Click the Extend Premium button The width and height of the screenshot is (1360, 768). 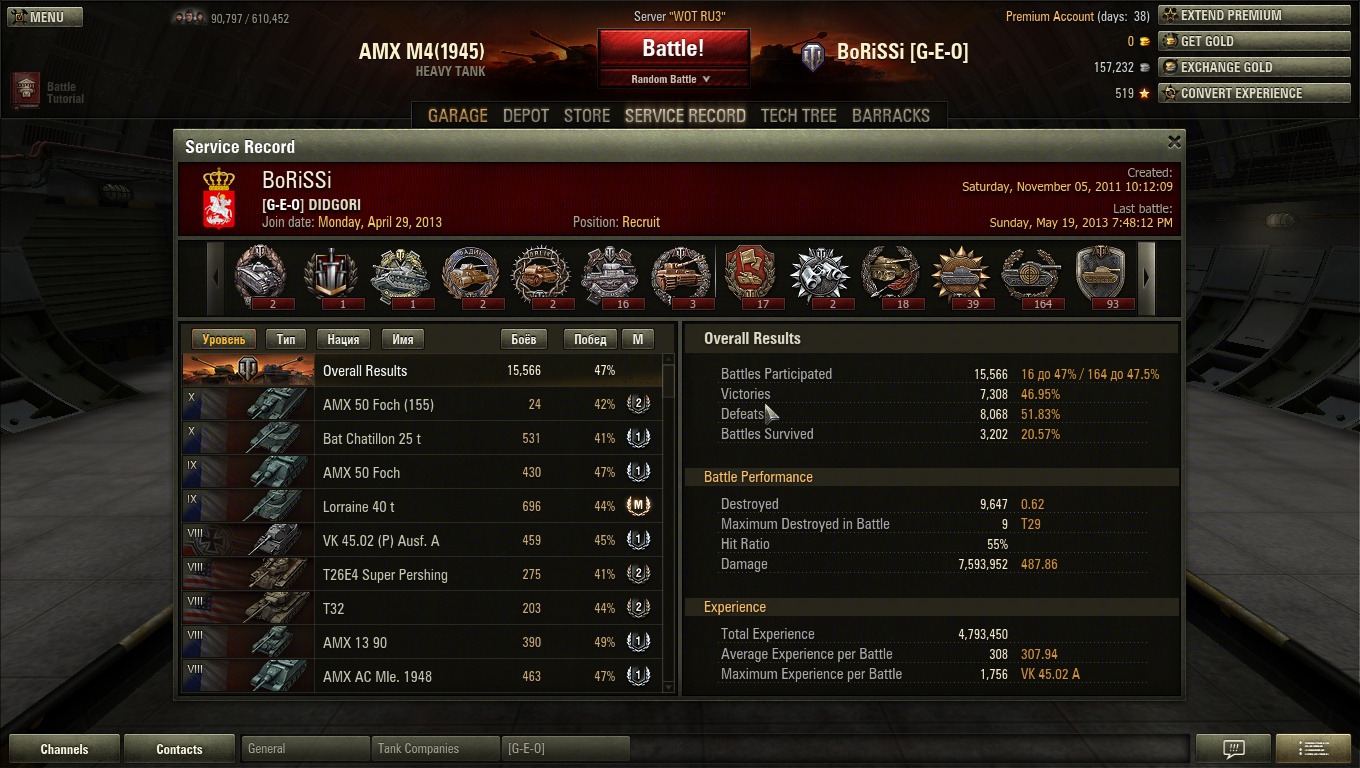click(1254, 16)
